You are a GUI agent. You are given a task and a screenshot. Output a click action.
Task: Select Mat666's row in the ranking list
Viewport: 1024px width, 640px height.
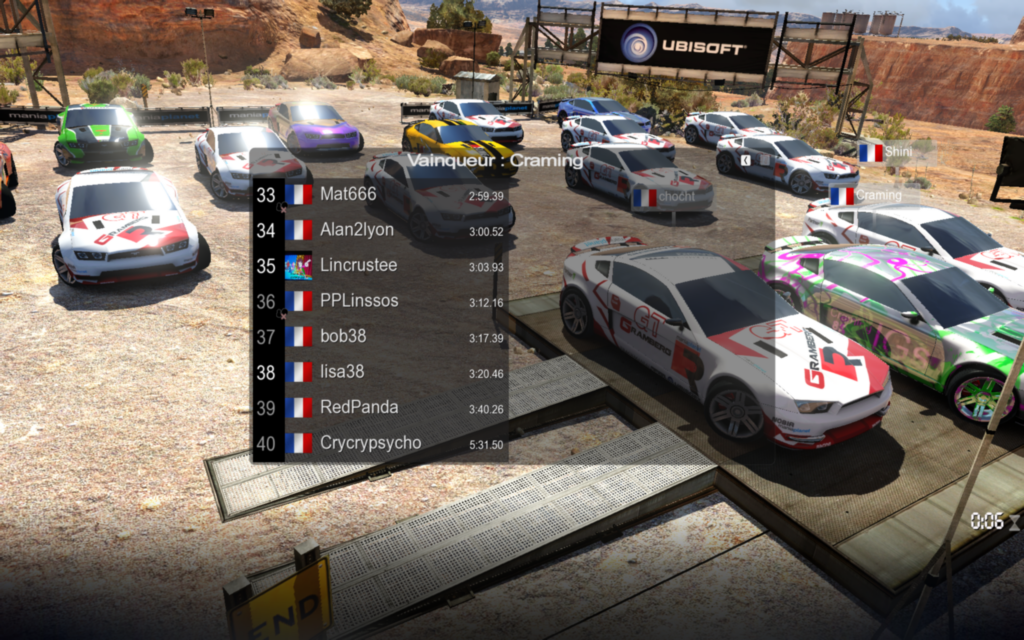tap(380, 195)
